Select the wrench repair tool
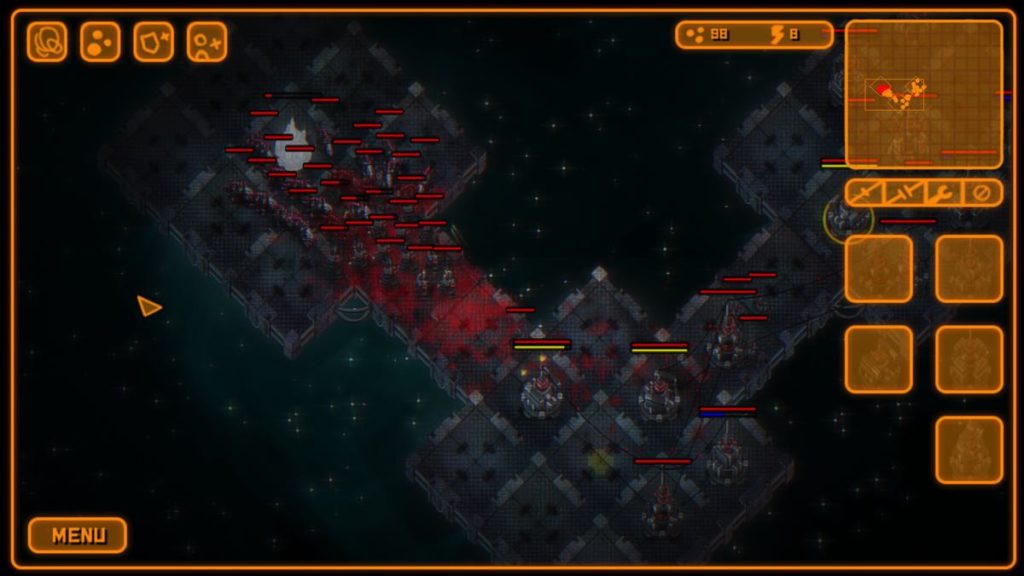 coord(942,193)
